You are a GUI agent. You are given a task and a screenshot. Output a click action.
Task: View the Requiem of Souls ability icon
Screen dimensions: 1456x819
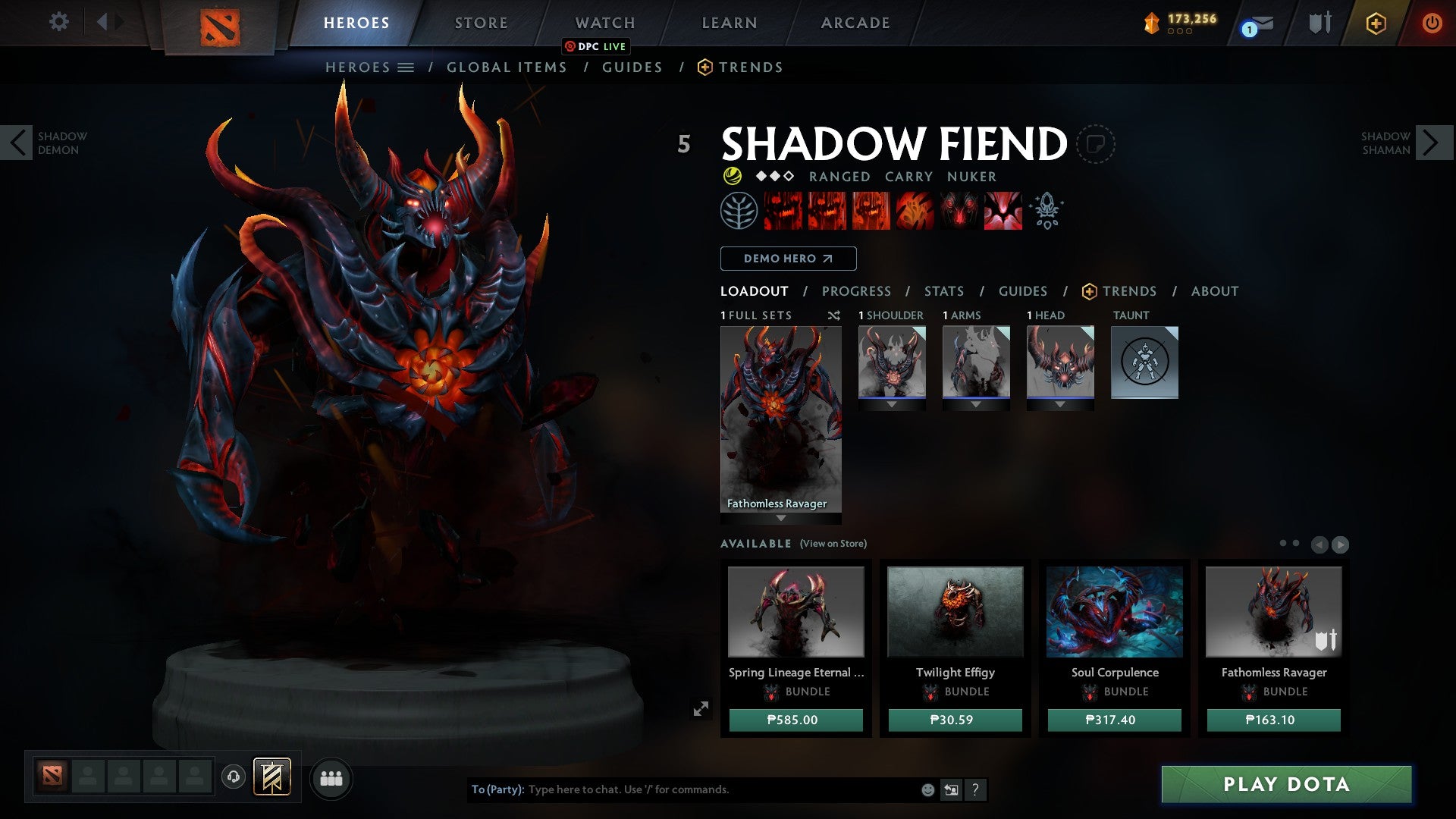click(1003, 212)
